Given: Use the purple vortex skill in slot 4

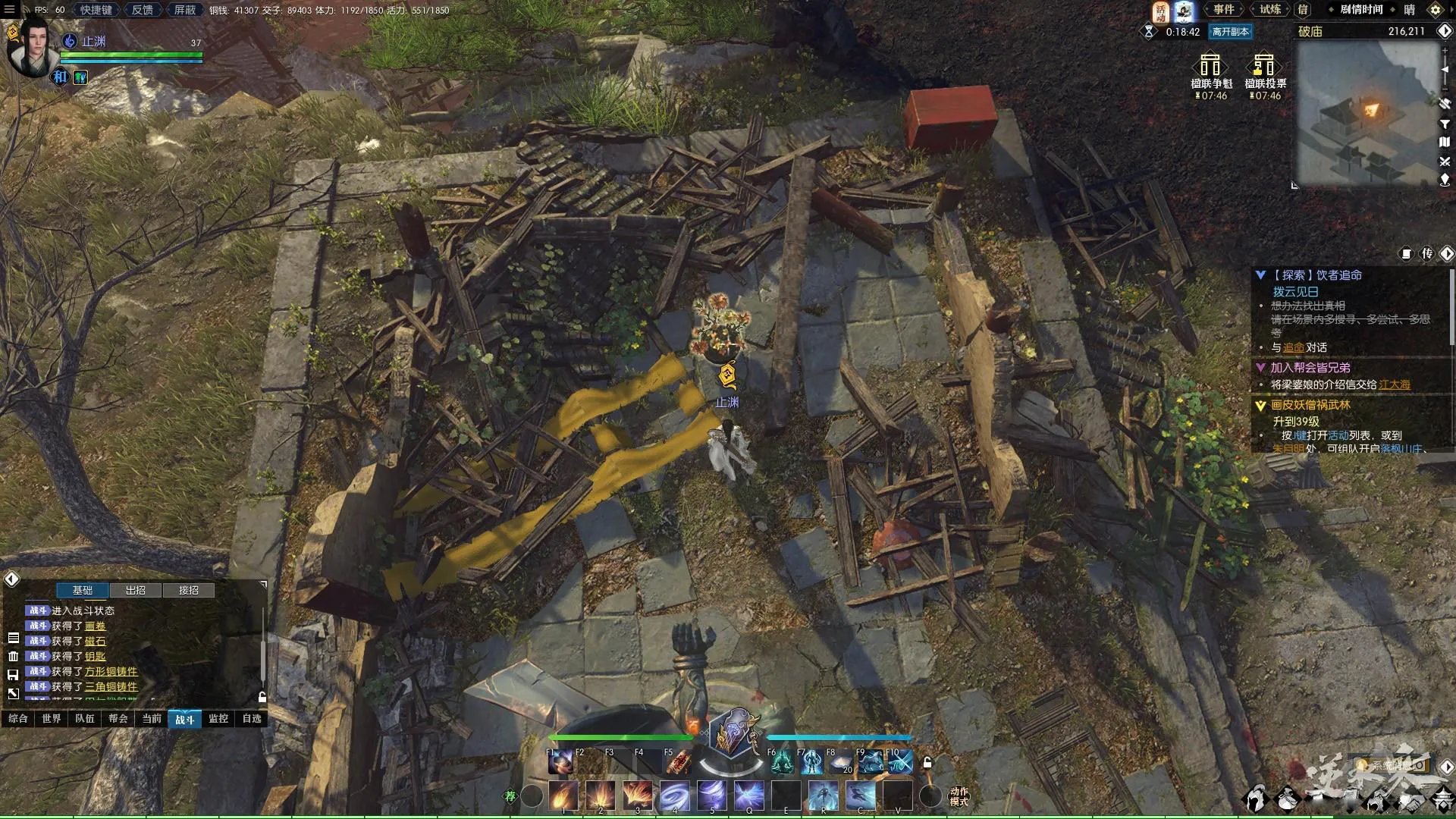Looking at the screenshot, I should tap(674, 795).
